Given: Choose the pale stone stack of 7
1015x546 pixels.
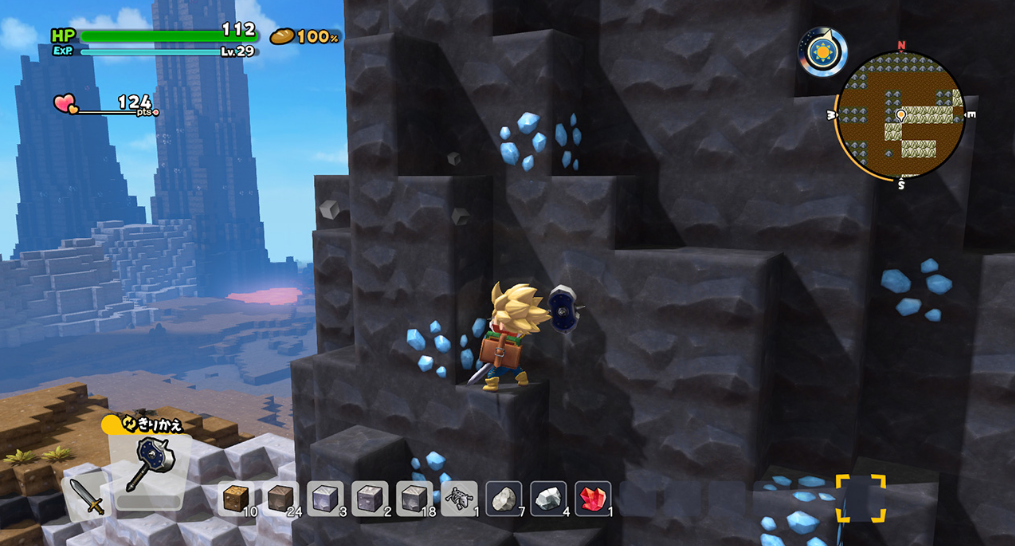Looking at the screenshot, I should click(x=503, y=498).
